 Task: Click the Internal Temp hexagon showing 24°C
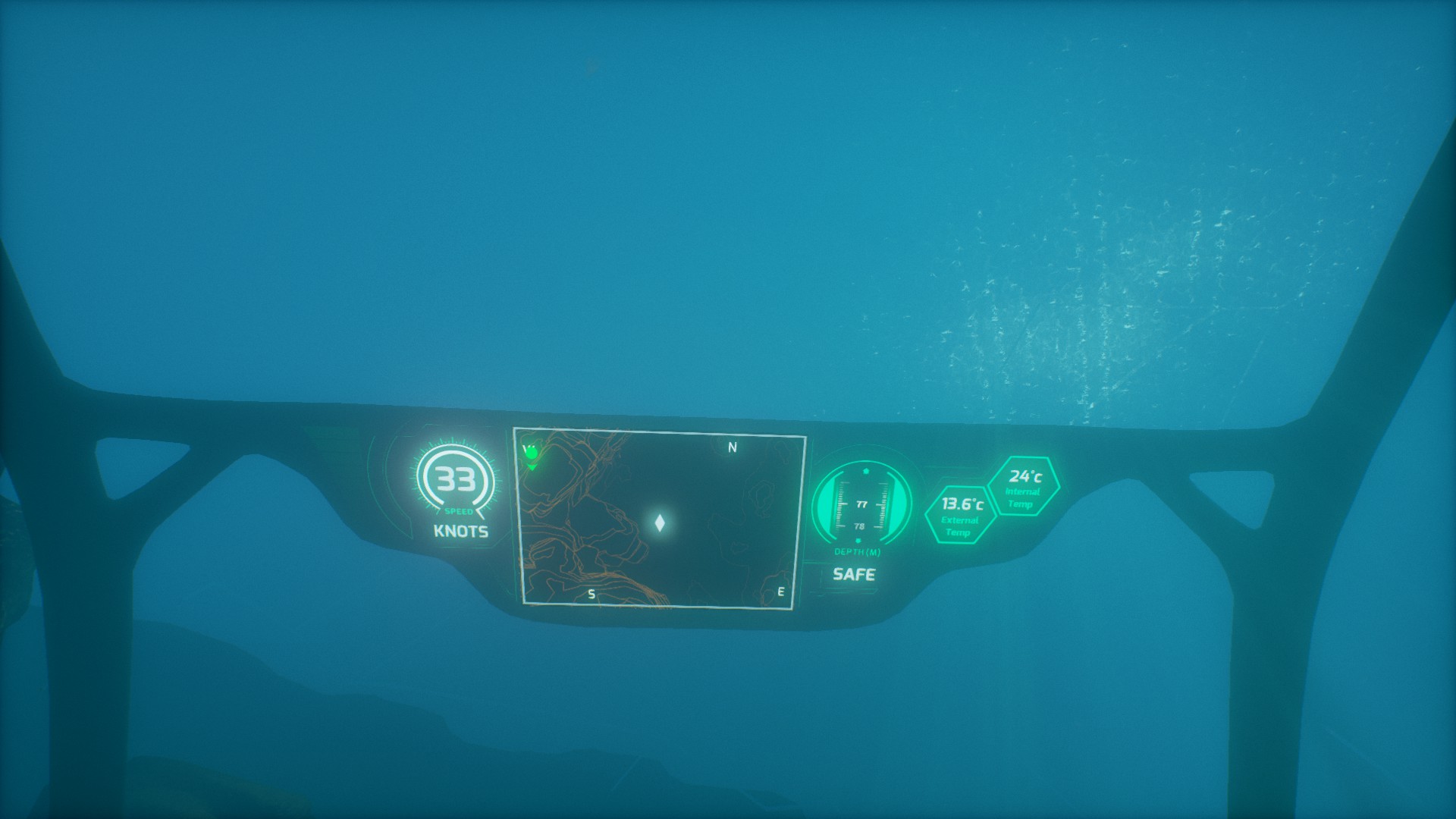(1024, 486)
